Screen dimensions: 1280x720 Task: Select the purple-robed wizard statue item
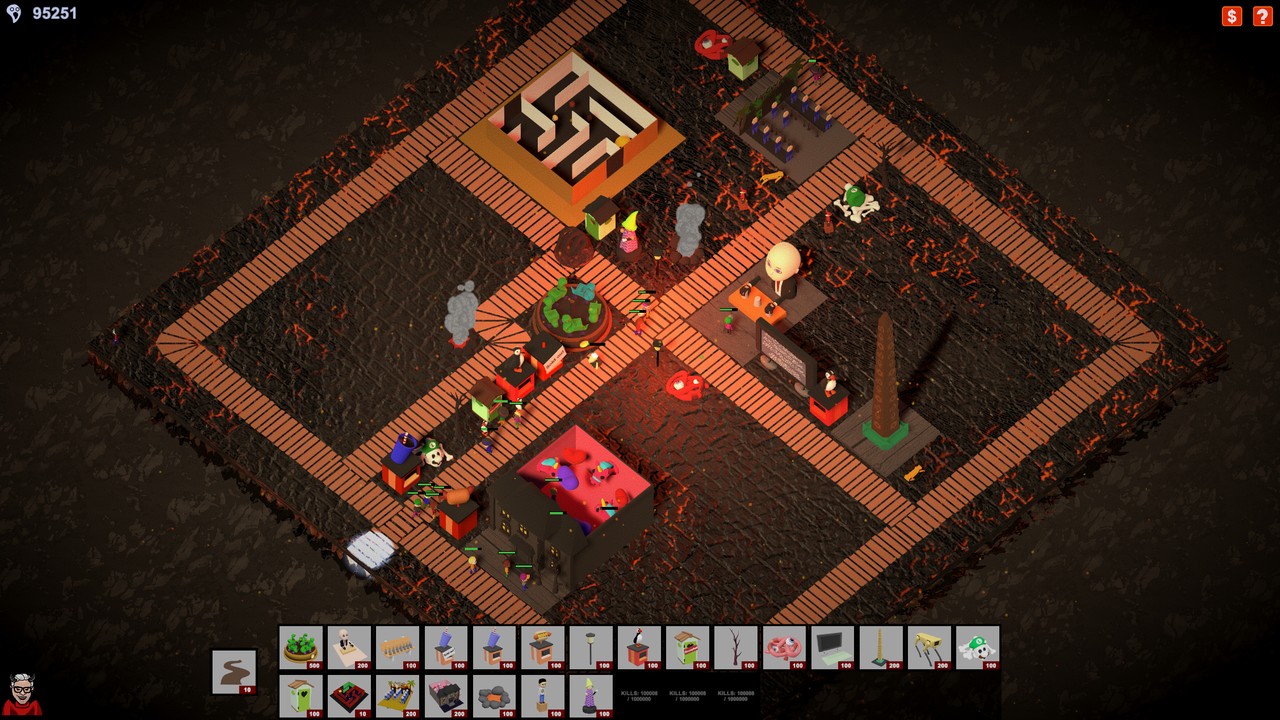[591, 695]
